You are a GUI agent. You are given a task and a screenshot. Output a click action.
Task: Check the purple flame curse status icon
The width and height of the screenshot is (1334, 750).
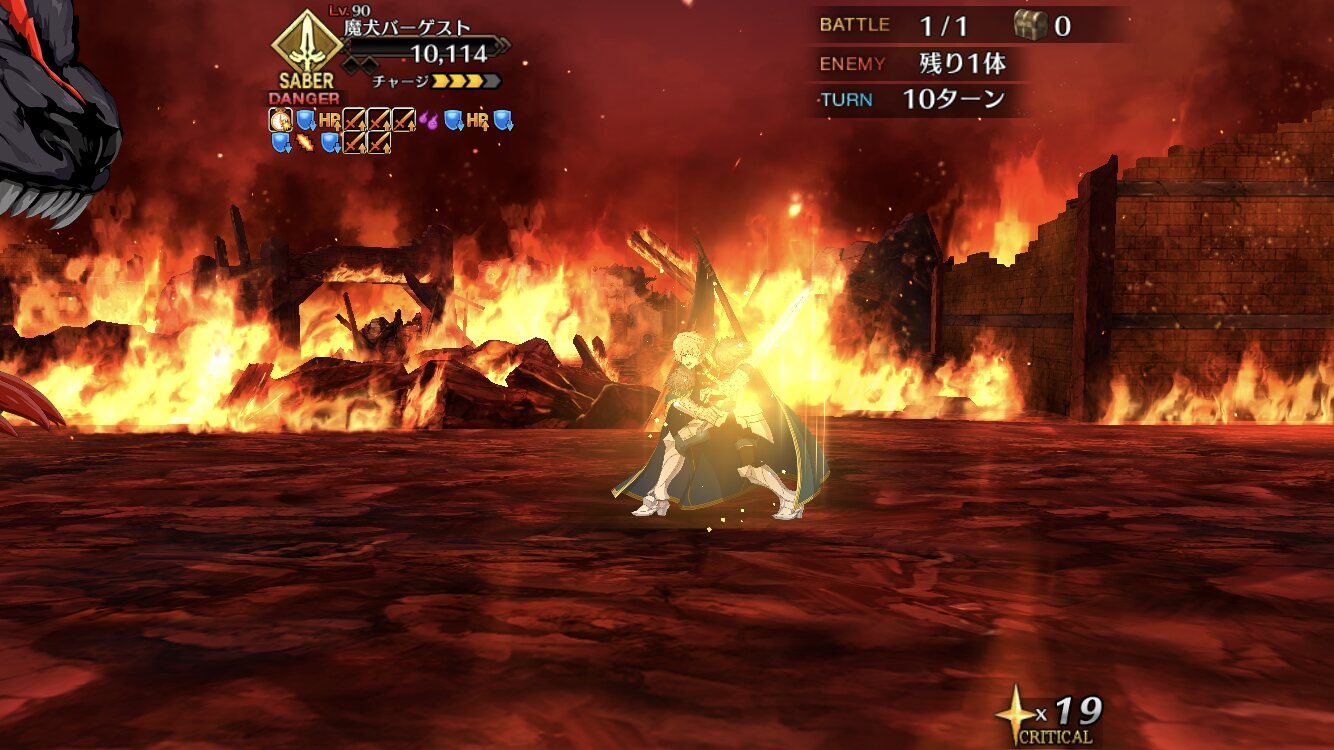click(x=428, y=121)
